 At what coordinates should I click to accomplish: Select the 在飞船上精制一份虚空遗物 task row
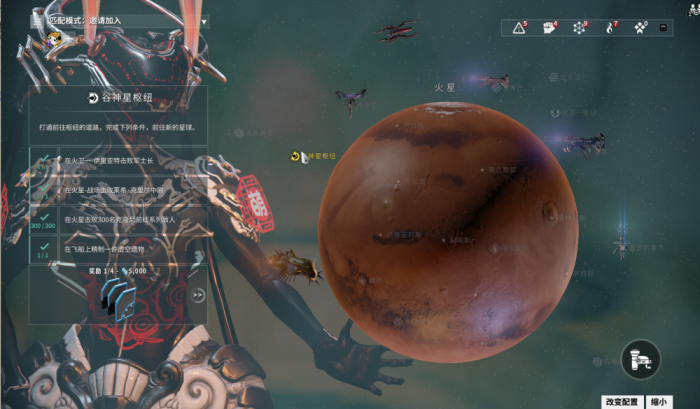118,248
